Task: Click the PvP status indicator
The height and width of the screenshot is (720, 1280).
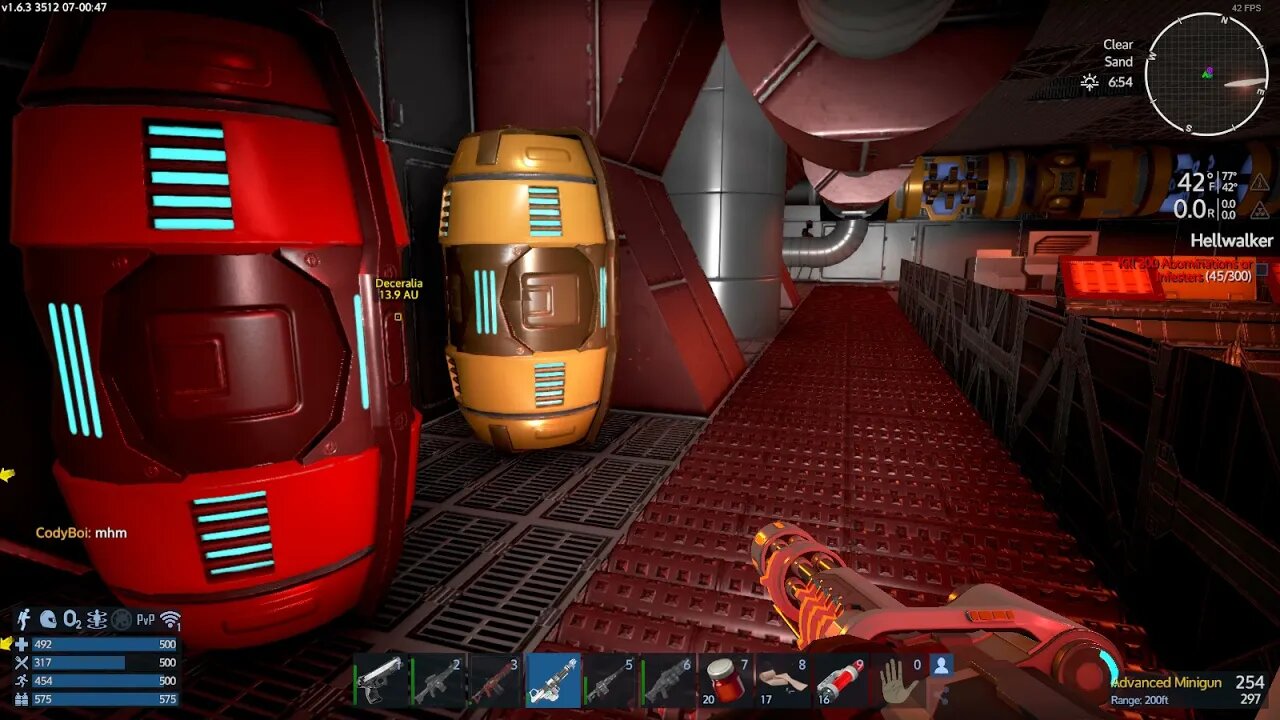Action: coord(146,620)
